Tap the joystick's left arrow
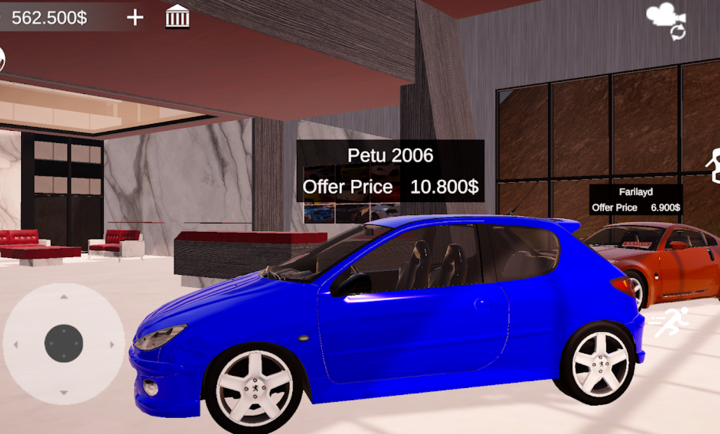The image size is (720, 434). point(15,344)
